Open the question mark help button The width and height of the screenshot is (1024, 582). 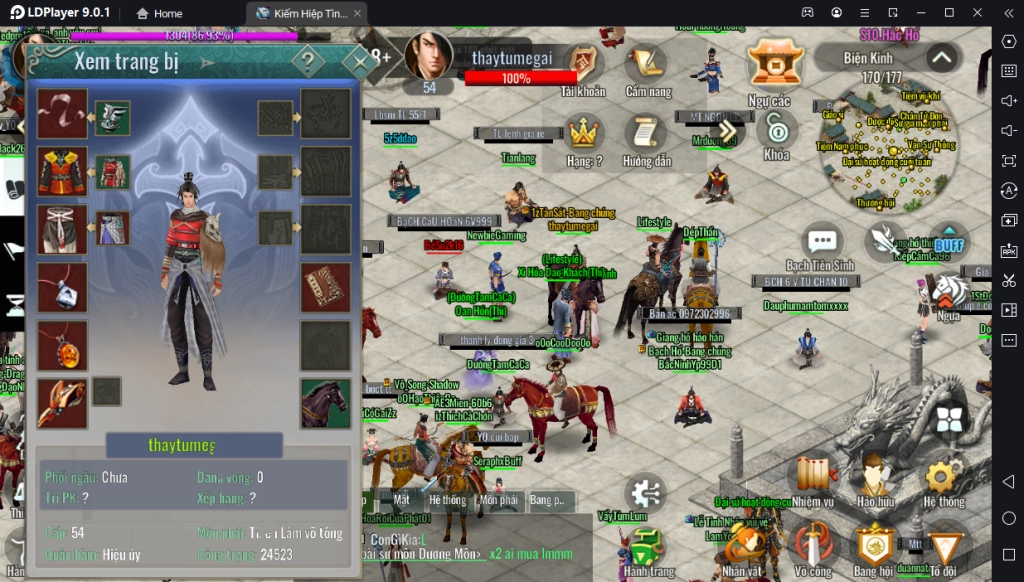(308, 62)
